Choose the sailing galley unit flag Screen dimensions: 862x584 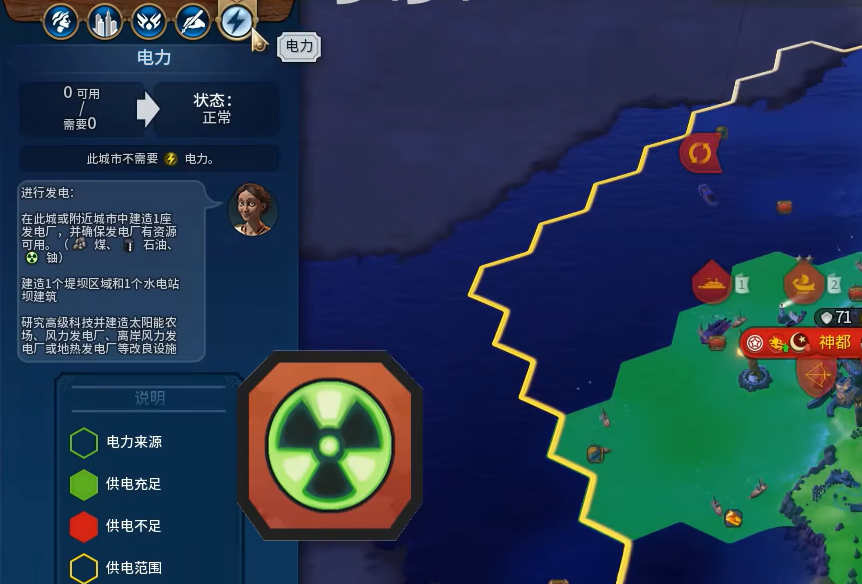coord(803,284)
